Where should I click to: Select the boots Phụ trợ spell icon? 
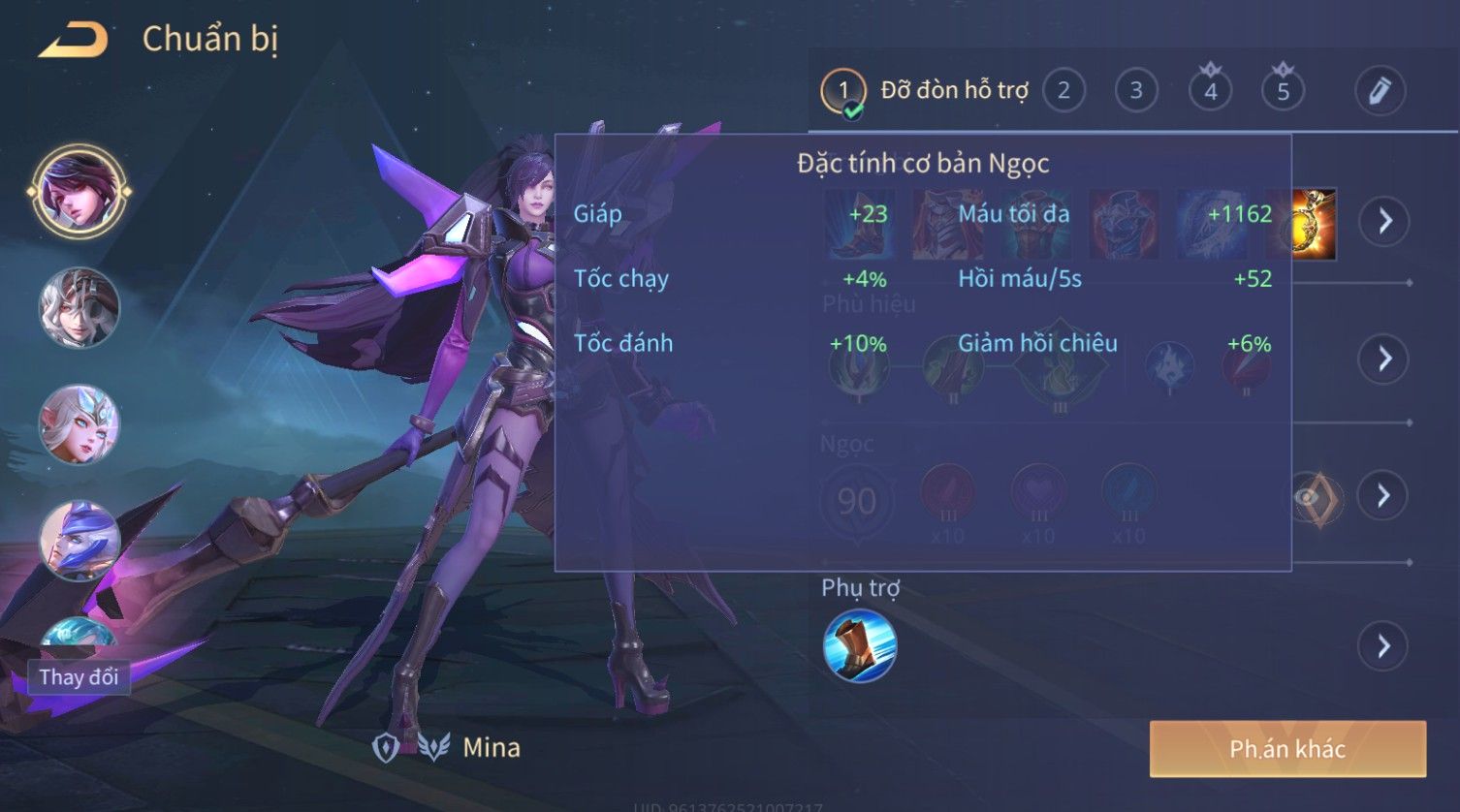[x=860, y=646]
